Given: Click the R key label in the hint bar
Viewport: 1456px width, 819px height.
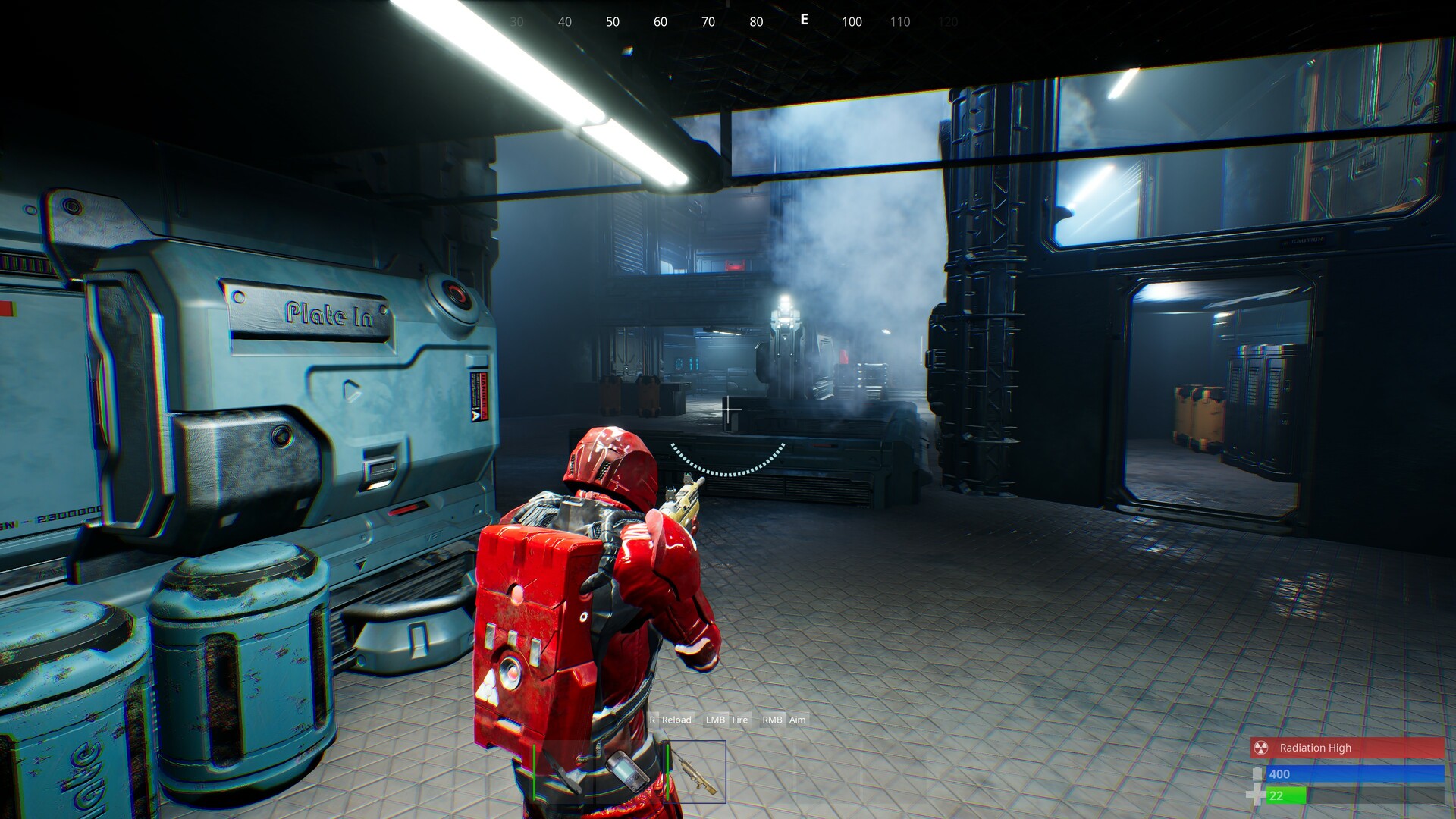Looking at the screenshot, I should click(x=652, y=720).
